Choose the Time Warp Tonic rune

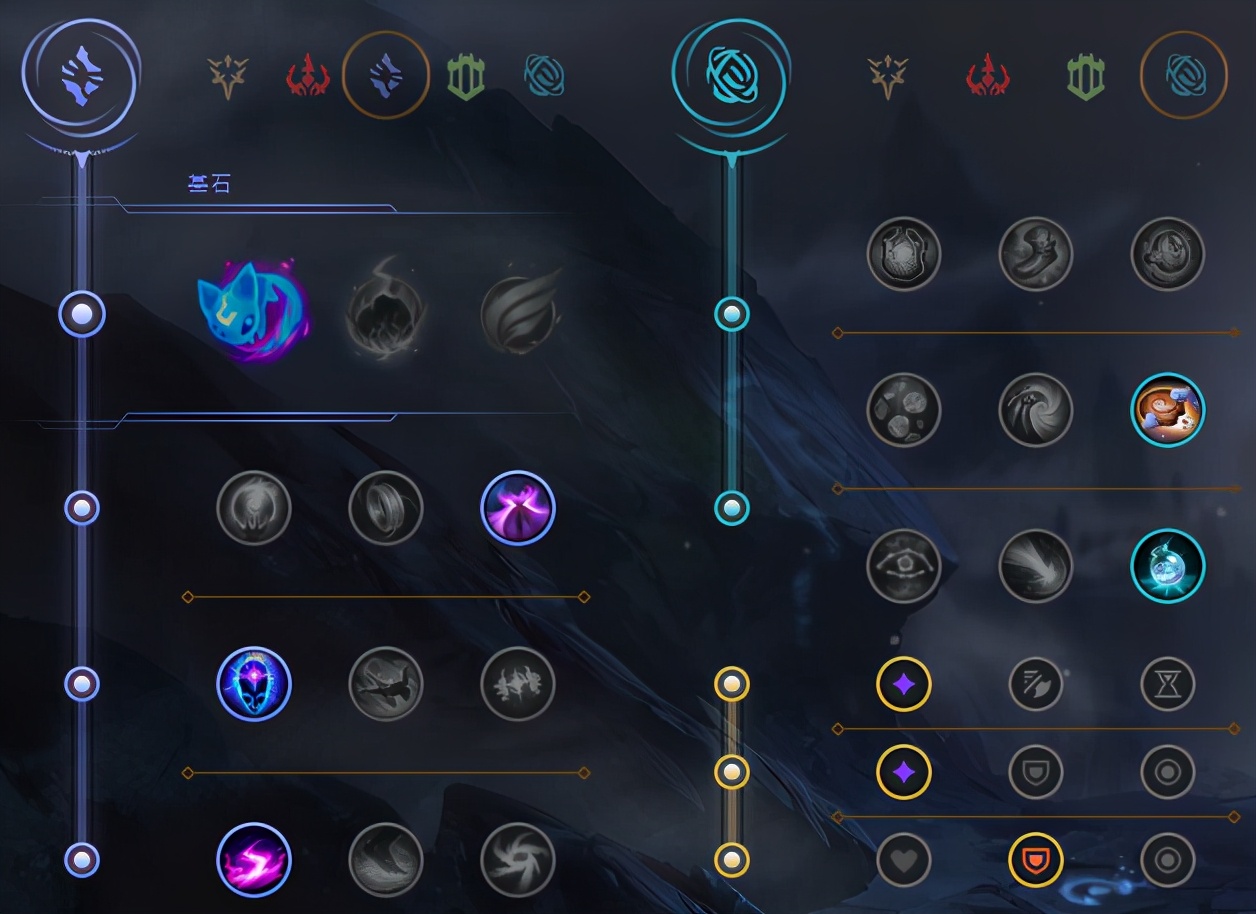(x=1167, y=566)
